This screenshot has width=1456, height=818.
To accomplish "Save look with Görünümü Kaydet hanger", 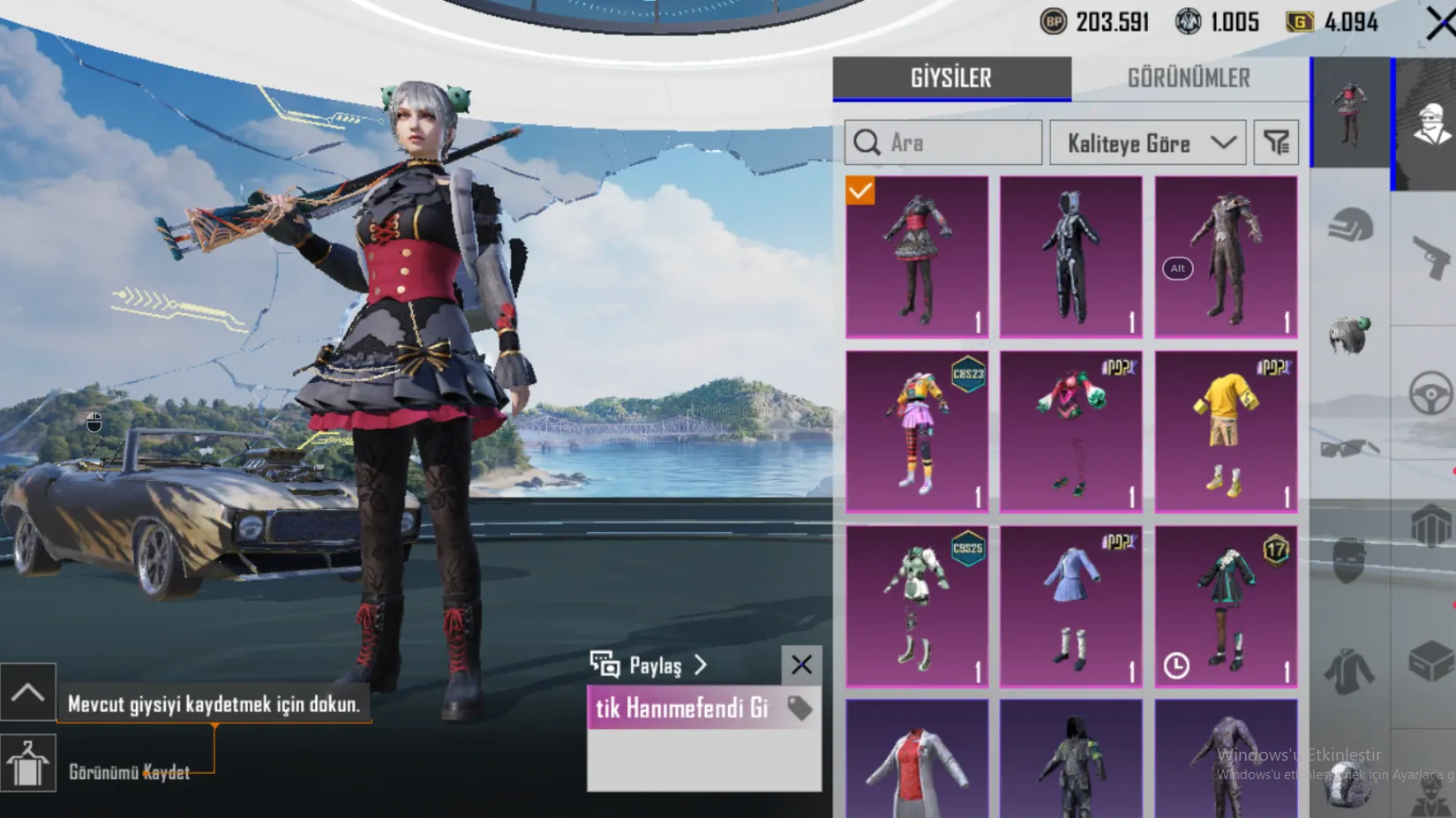I will [28, 764].
